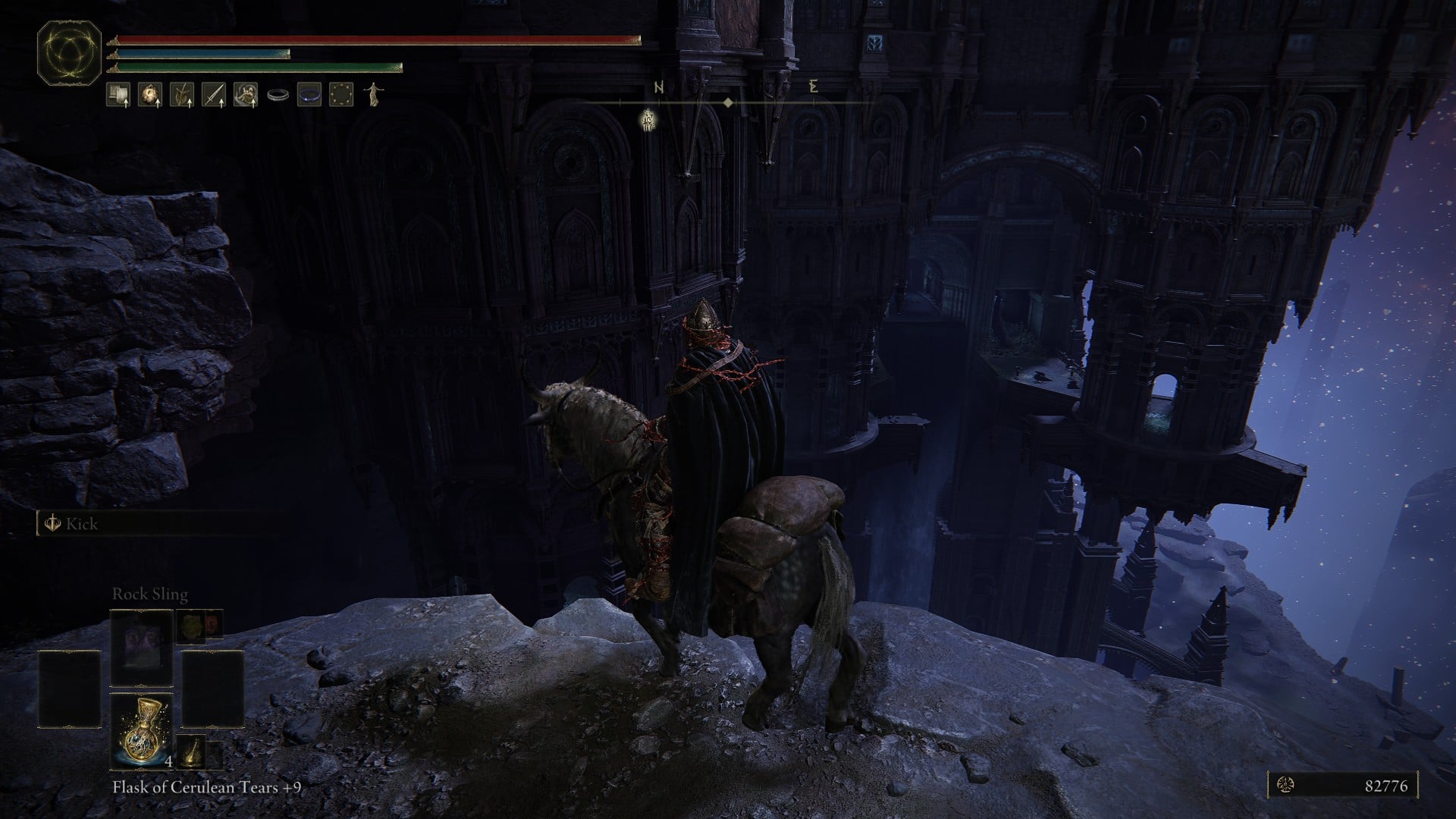Click the circle of golden dots icon

341,95
